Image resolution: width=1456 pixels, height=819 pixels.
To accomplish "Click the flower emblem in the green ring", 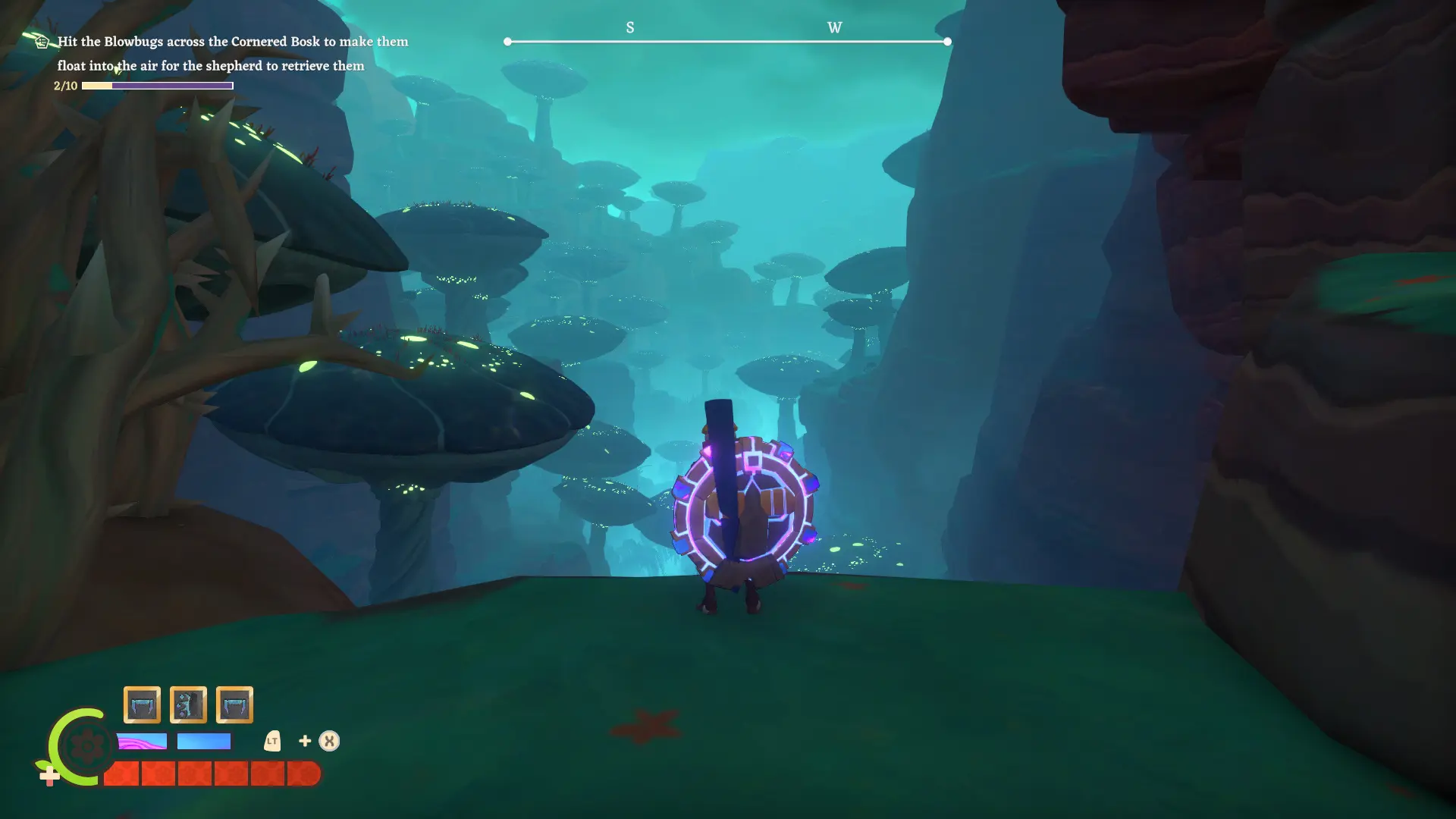I will point(87,747).
